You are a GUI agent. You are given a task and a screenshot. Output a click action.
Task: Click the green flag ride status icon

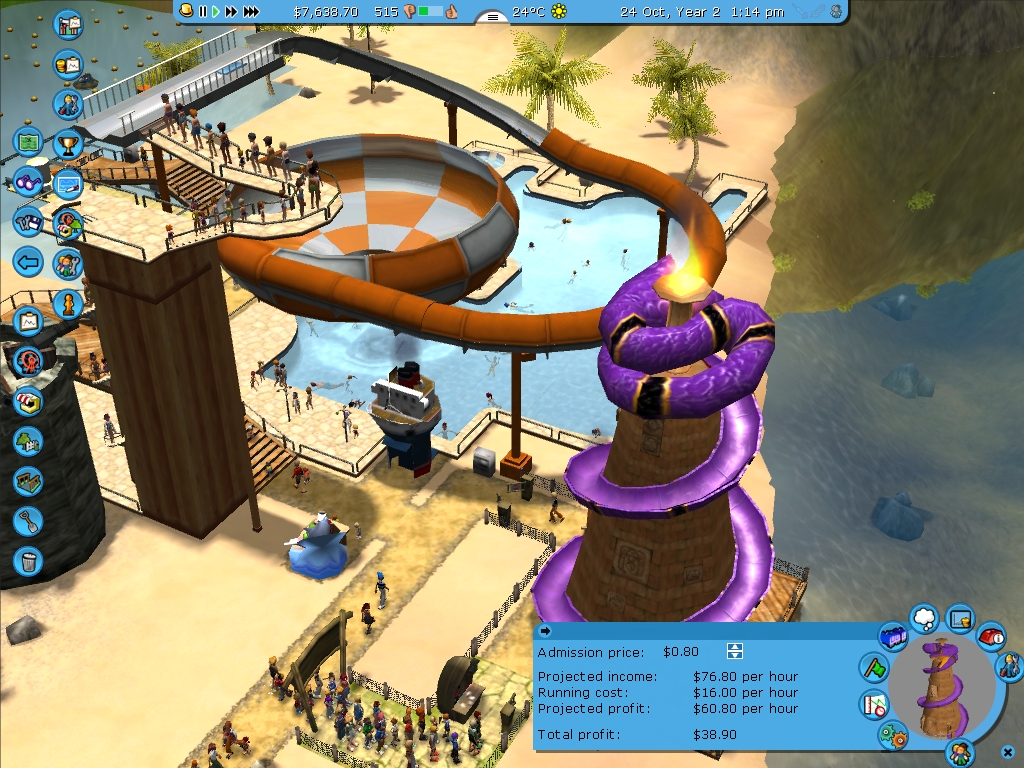tap(874, 668)
